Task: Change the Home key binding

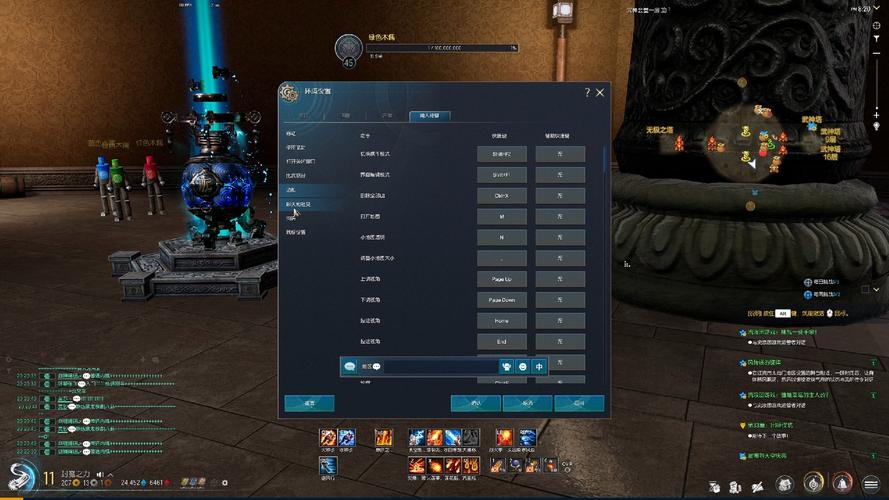Action: (501, 321)
